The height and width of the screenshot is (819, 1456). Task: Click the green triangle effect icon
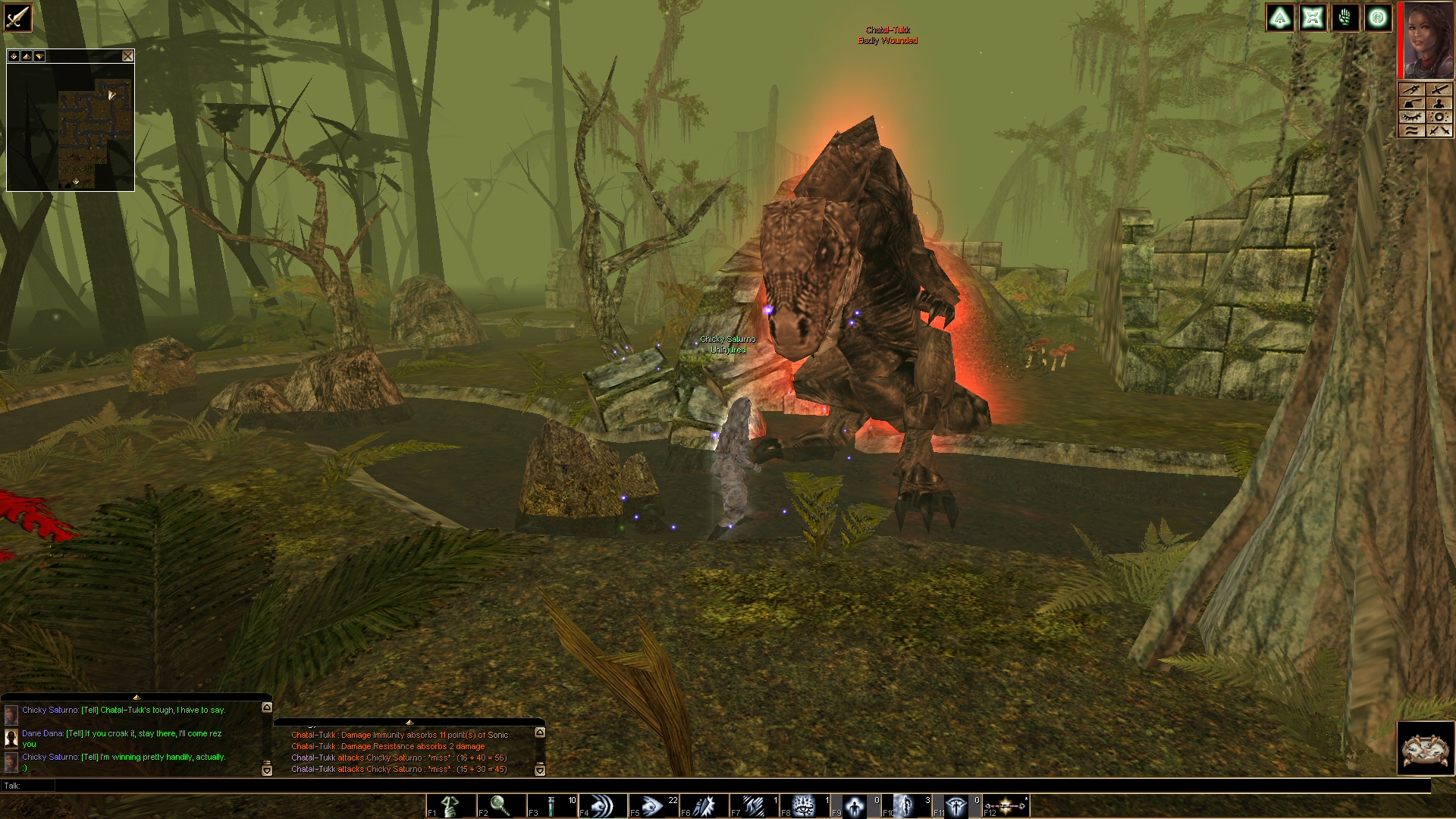[1280, 18]
